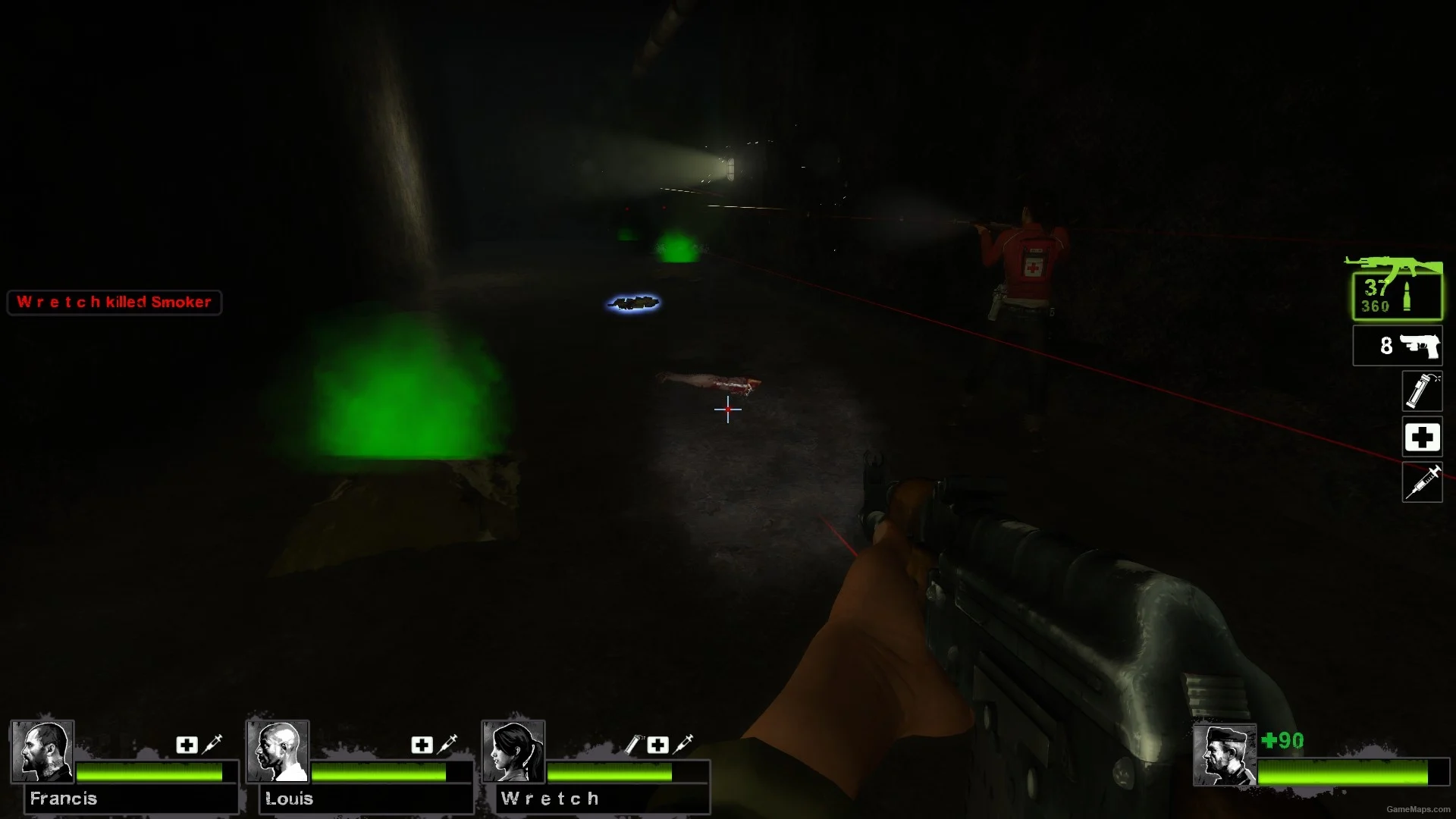1456x819 pixels.
Task: Click the 'Wretch killed Smoker' kill notice
Action: [115, 302]
